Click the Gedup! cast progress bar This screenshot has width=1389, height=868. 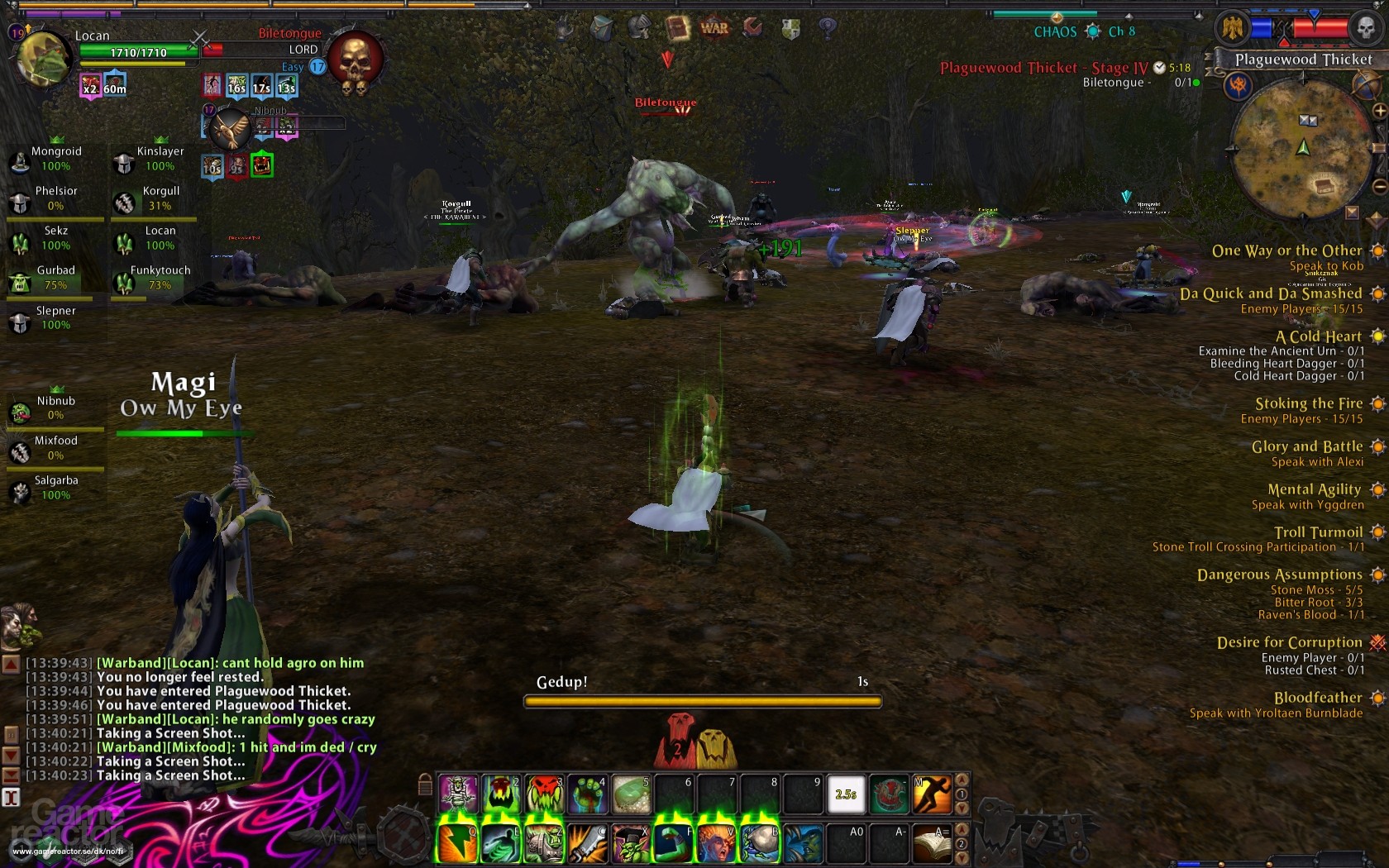click(x=701, y=700)
